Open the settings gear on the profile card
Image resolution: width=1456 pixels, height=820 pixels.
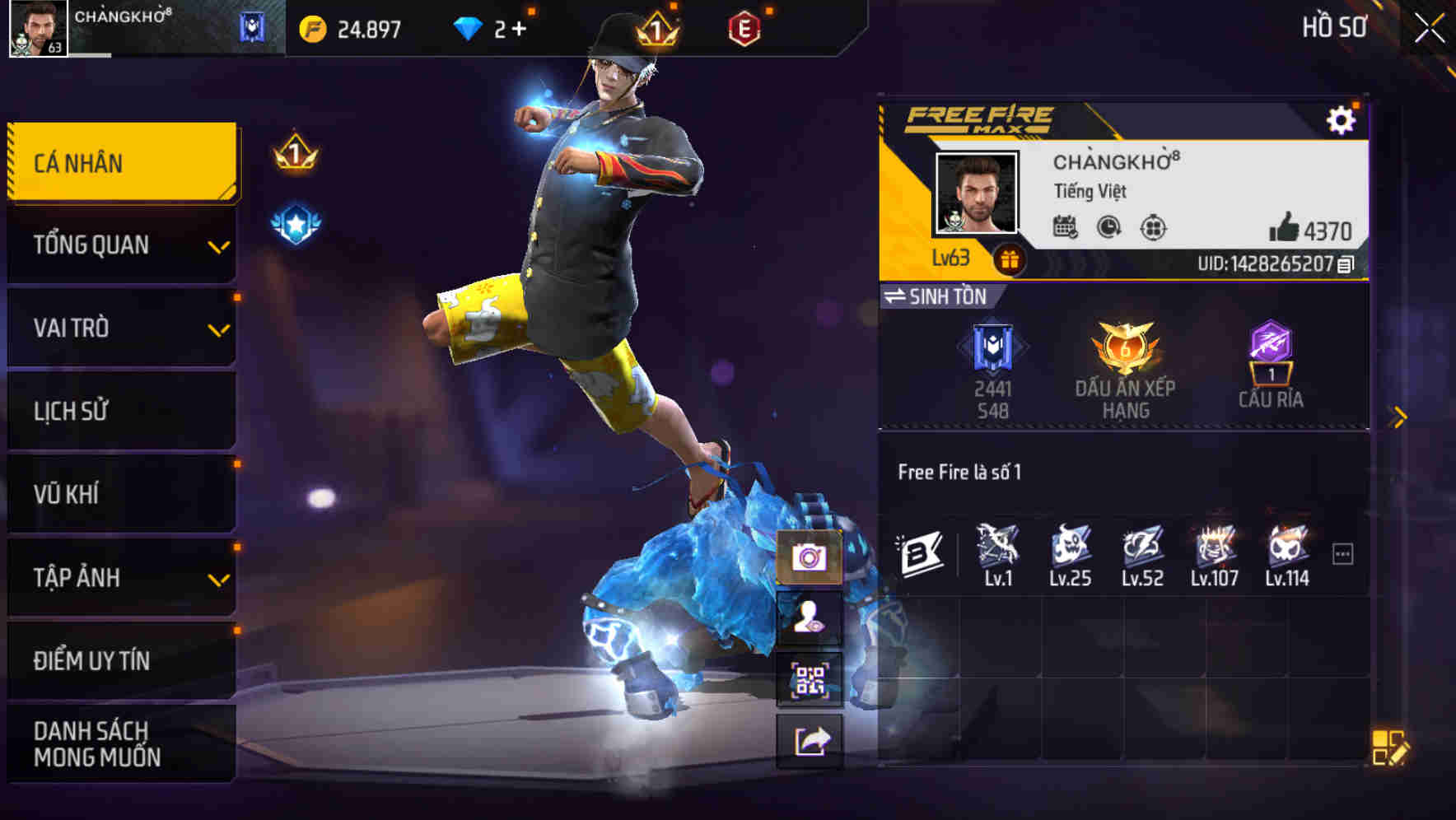(x=1342, y=118)
